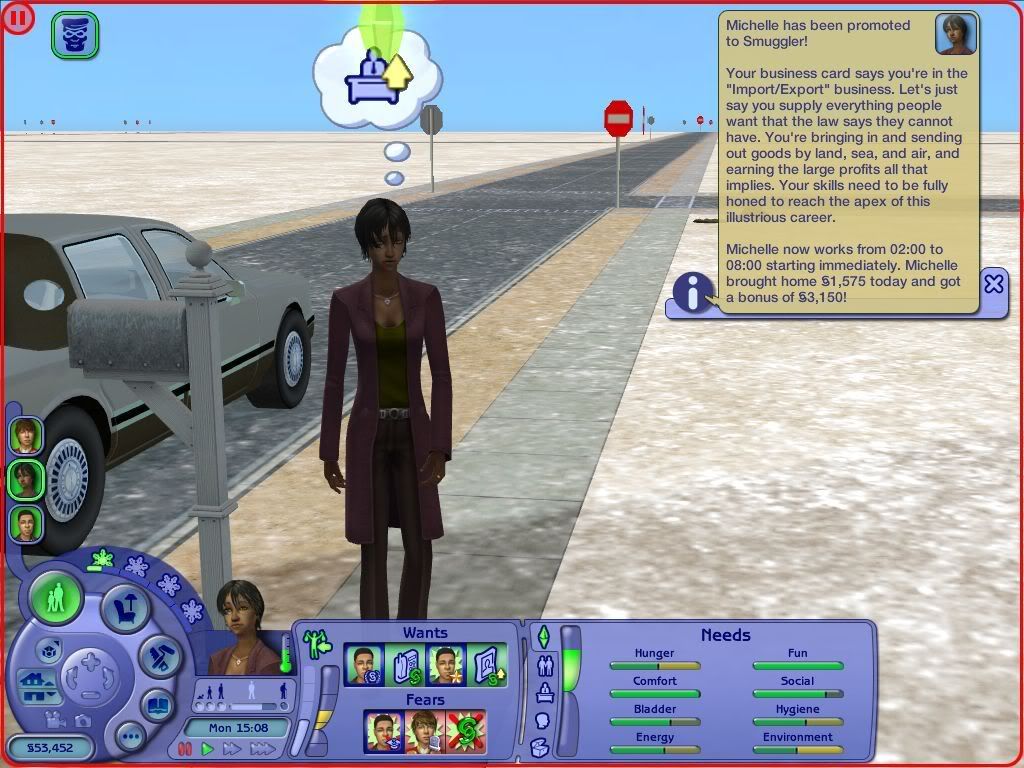Click the red pause indicator icon
Image resolution: width=1024 pixels, height=768 pixels.
tap(19, 17)
